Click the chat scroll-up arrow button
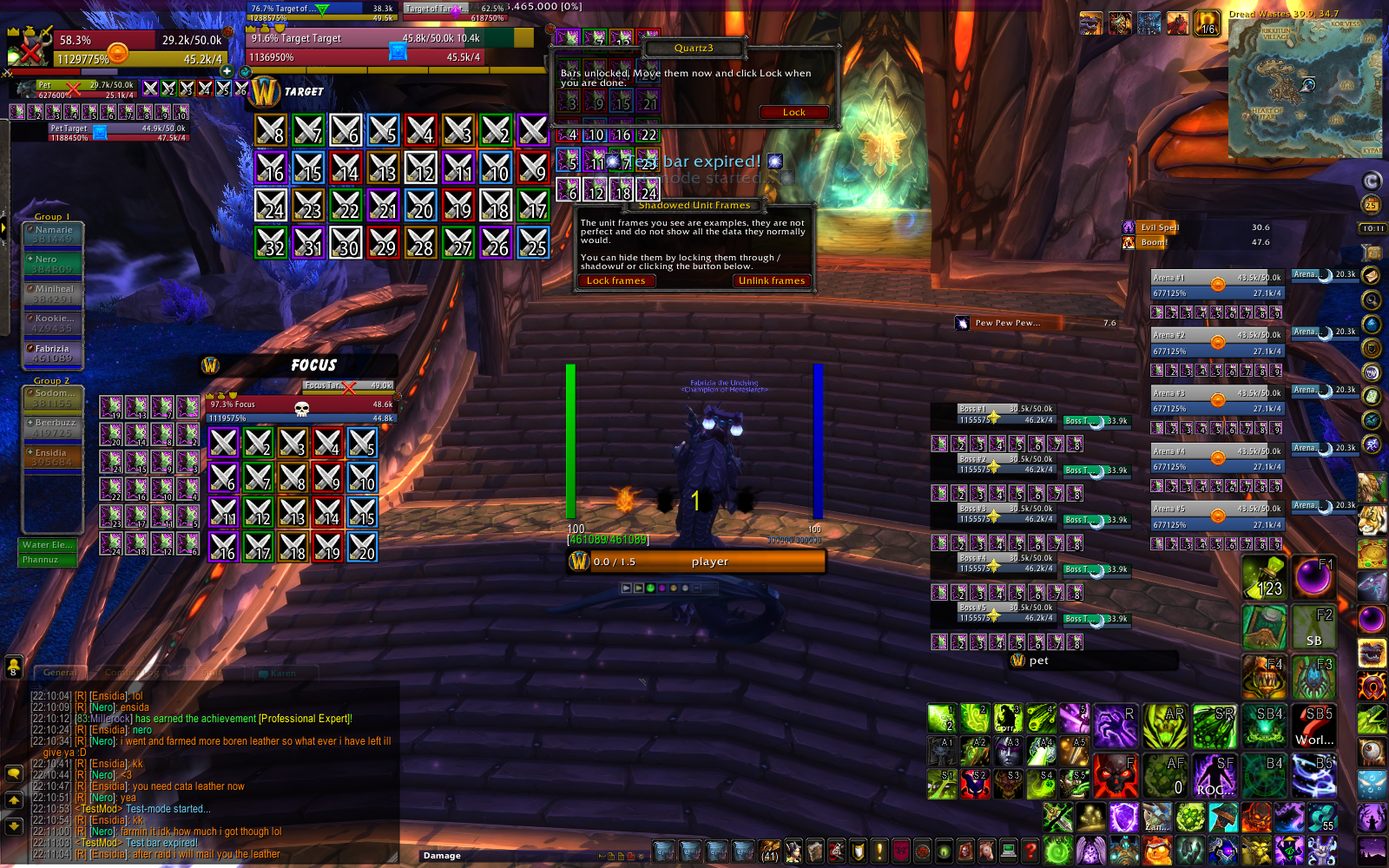1389x868 pixels. 14,800
